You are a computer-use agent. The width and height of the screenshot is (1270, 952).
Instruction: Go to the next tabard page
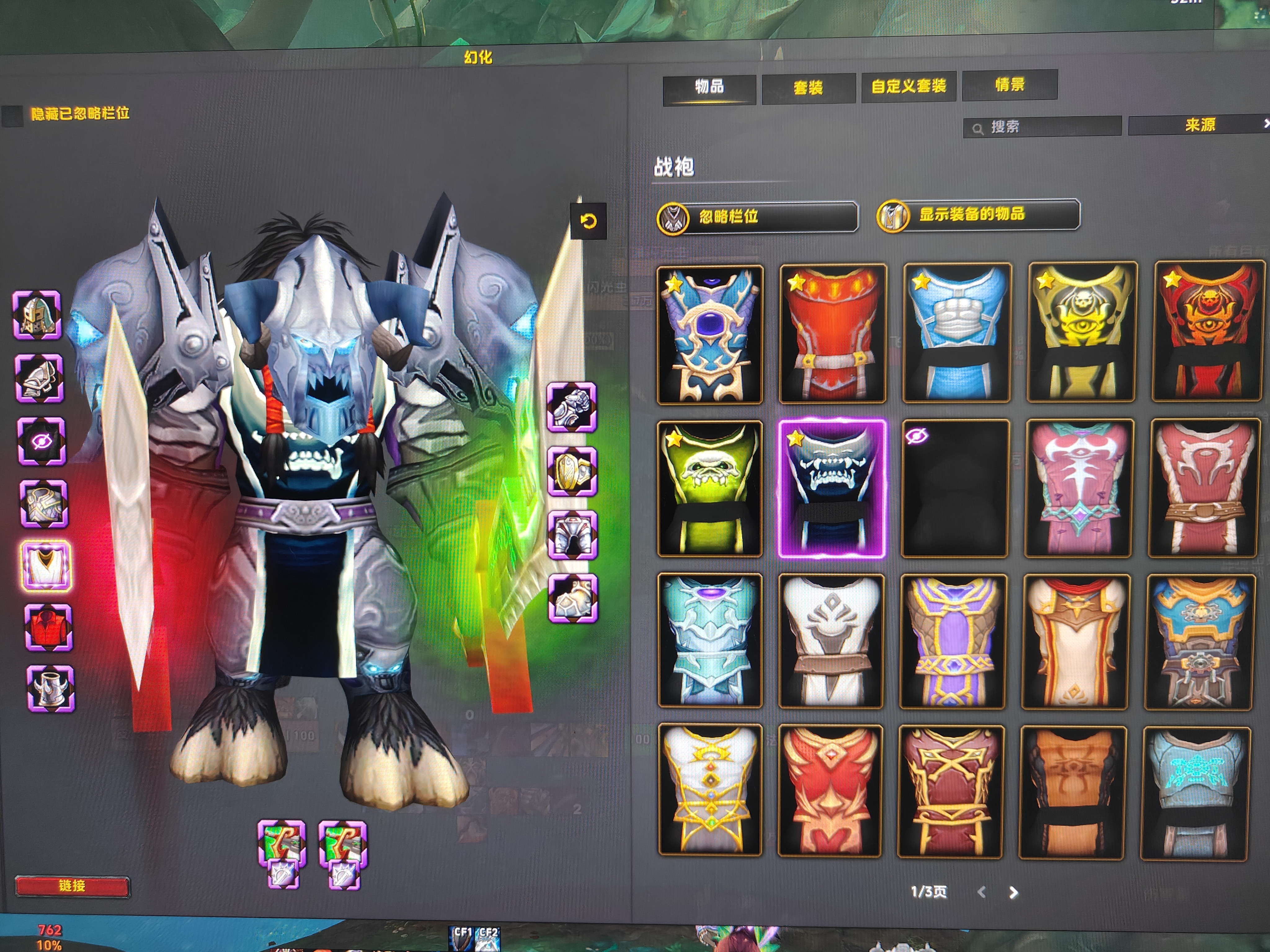pyautogui.click(x=1013, y=892)
